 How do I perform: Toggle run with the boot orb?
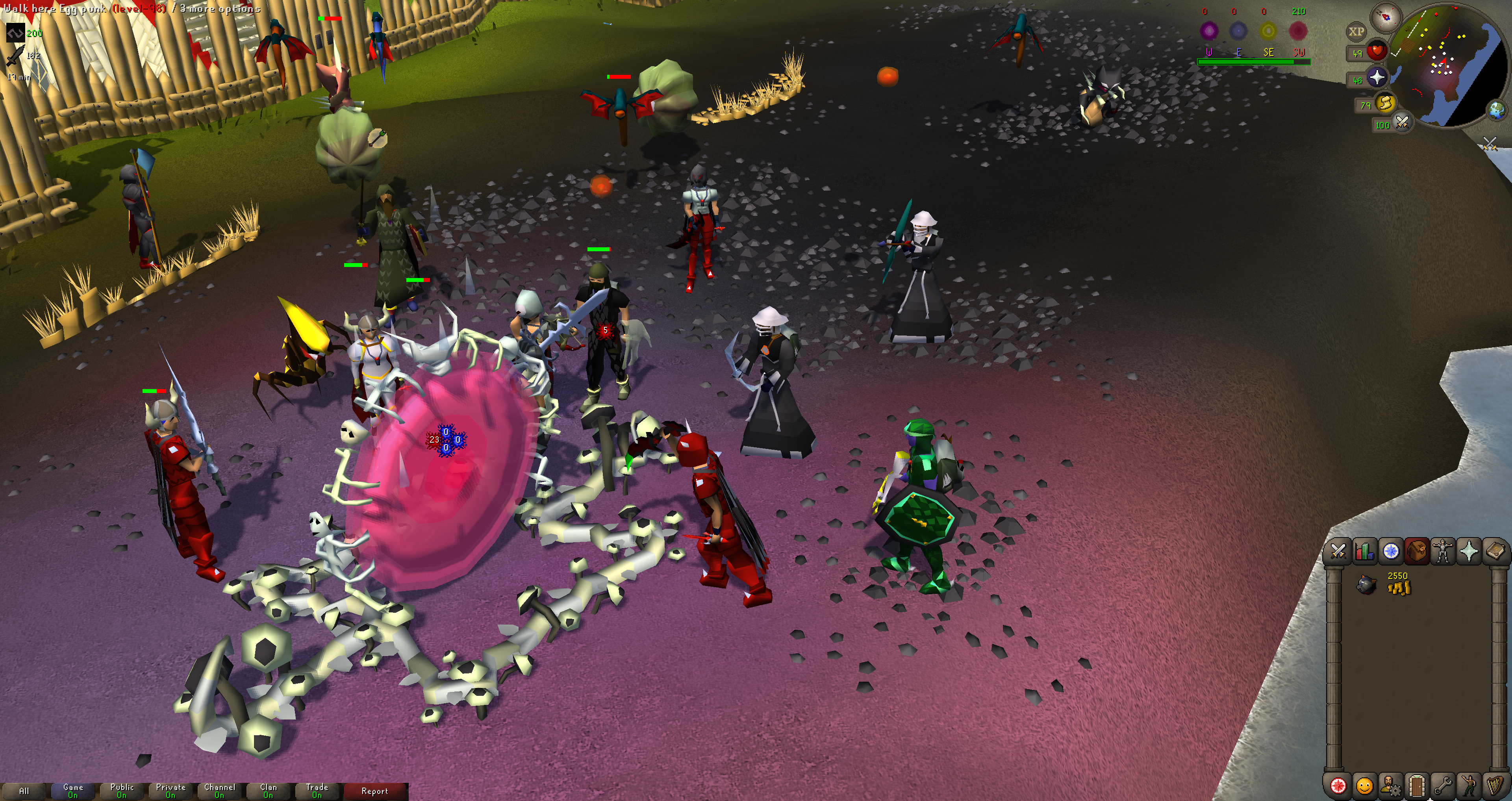click(x=1385, y=103)
